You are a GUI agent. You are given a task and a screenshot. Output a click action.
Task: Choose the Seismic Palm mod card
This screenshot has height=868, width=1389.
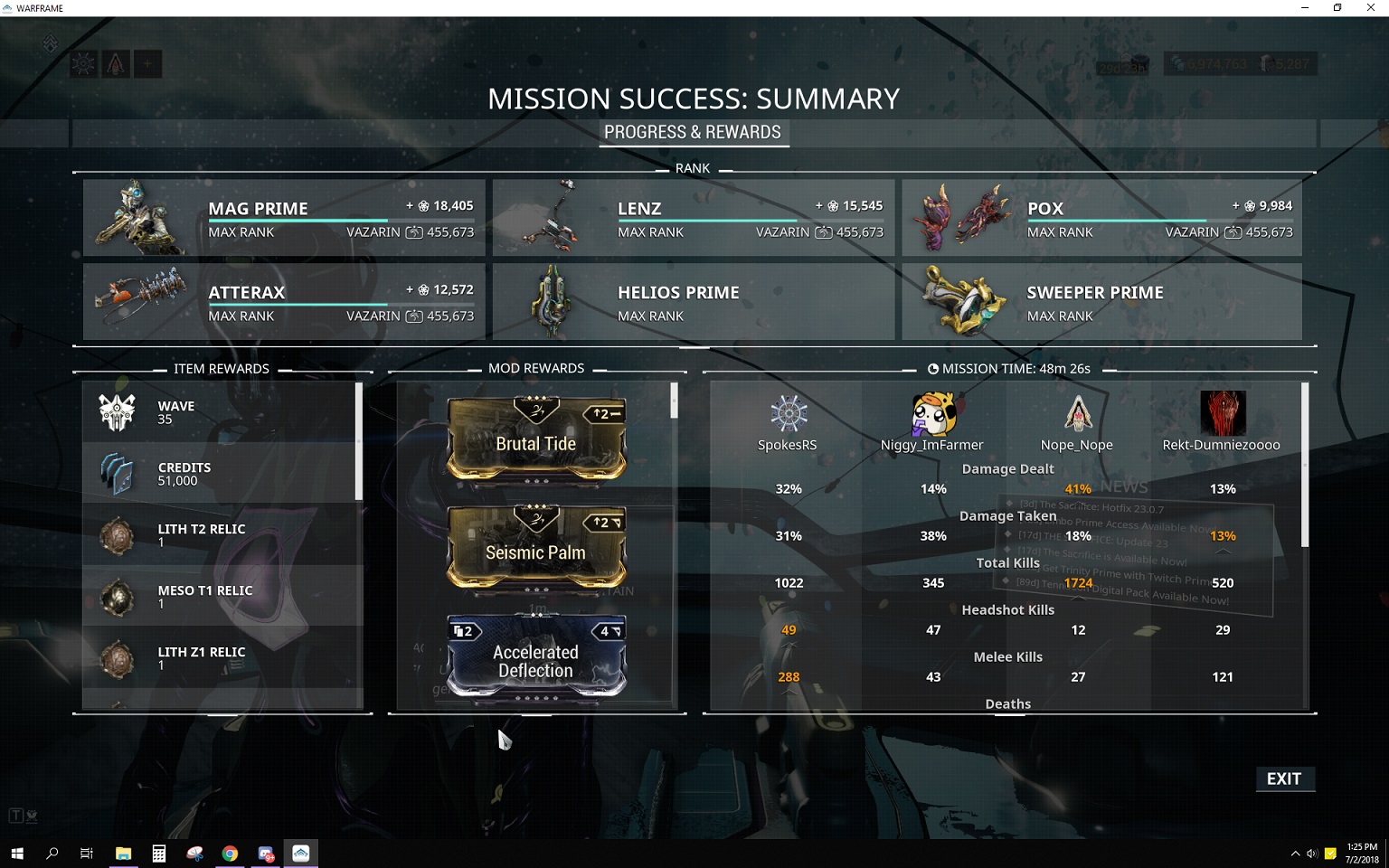coord(536,548)
